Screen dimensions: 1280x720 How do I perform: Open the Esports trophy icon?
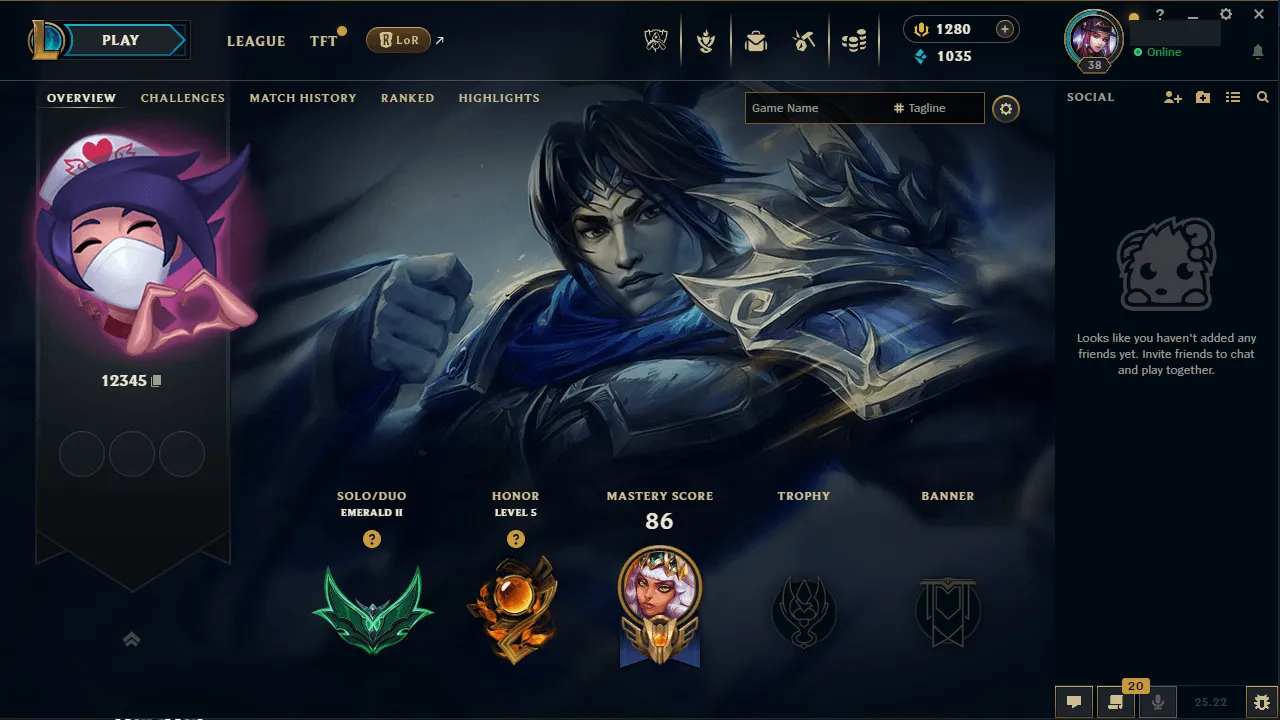pyautogui.click(x=655, y=41)
